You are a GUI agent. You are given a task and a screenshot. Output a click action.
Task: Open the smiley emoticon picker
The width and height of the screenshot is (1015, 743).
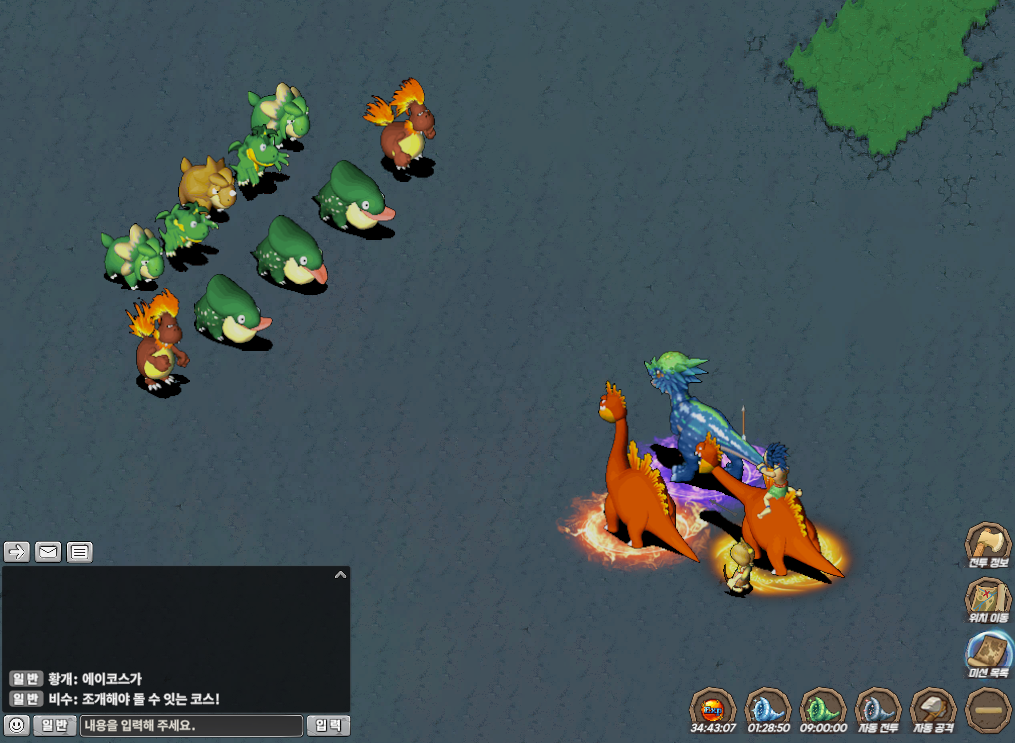(16, 725)
